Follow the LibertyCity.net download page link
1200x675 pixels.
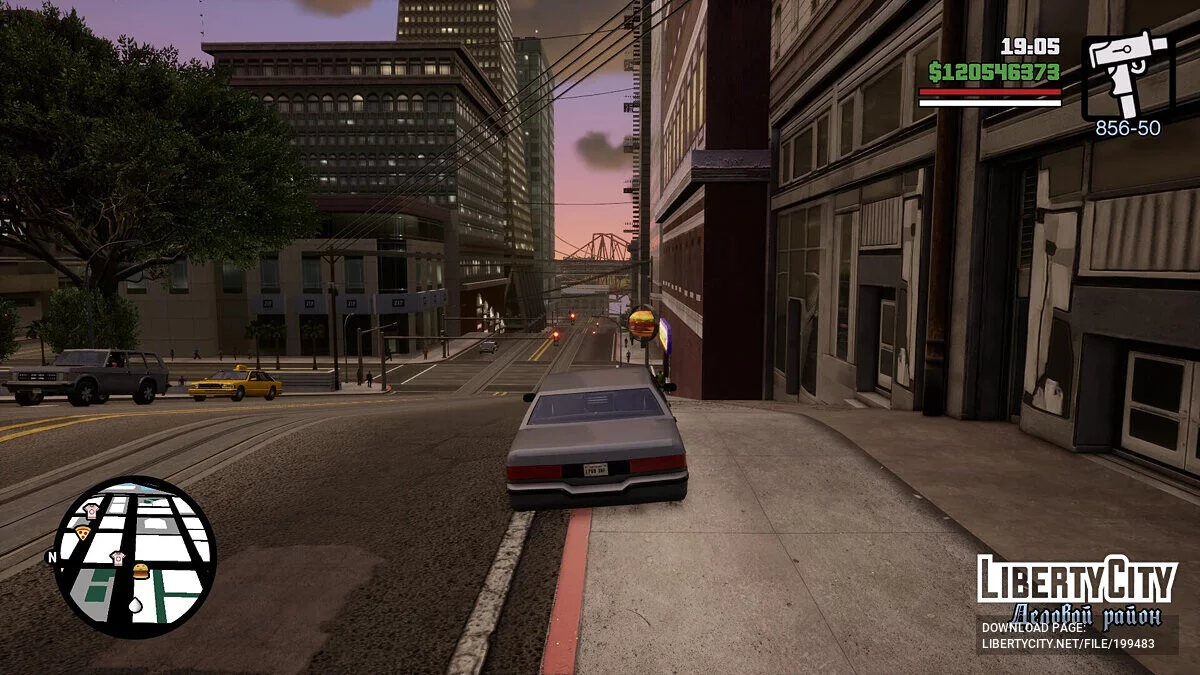pos(1068,643)
